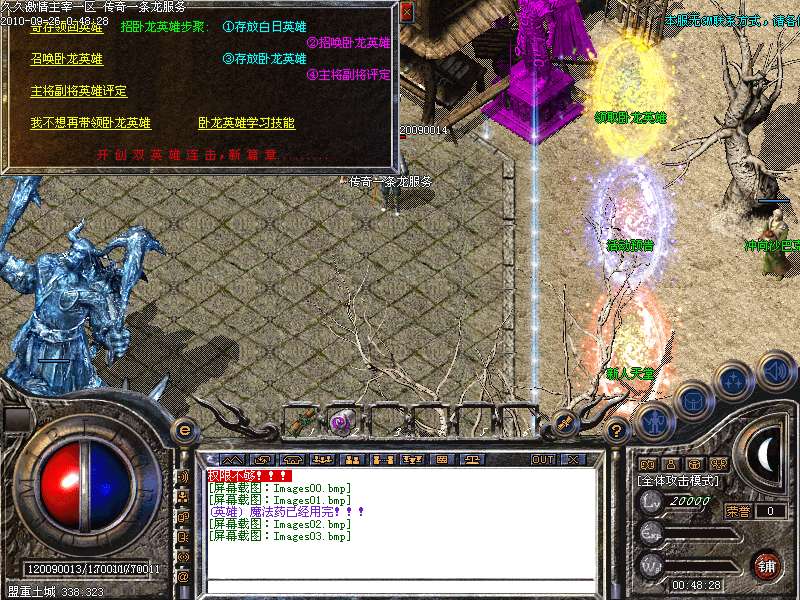
Task: Toggle the @ chat channel button
Action: click(182, 577)
